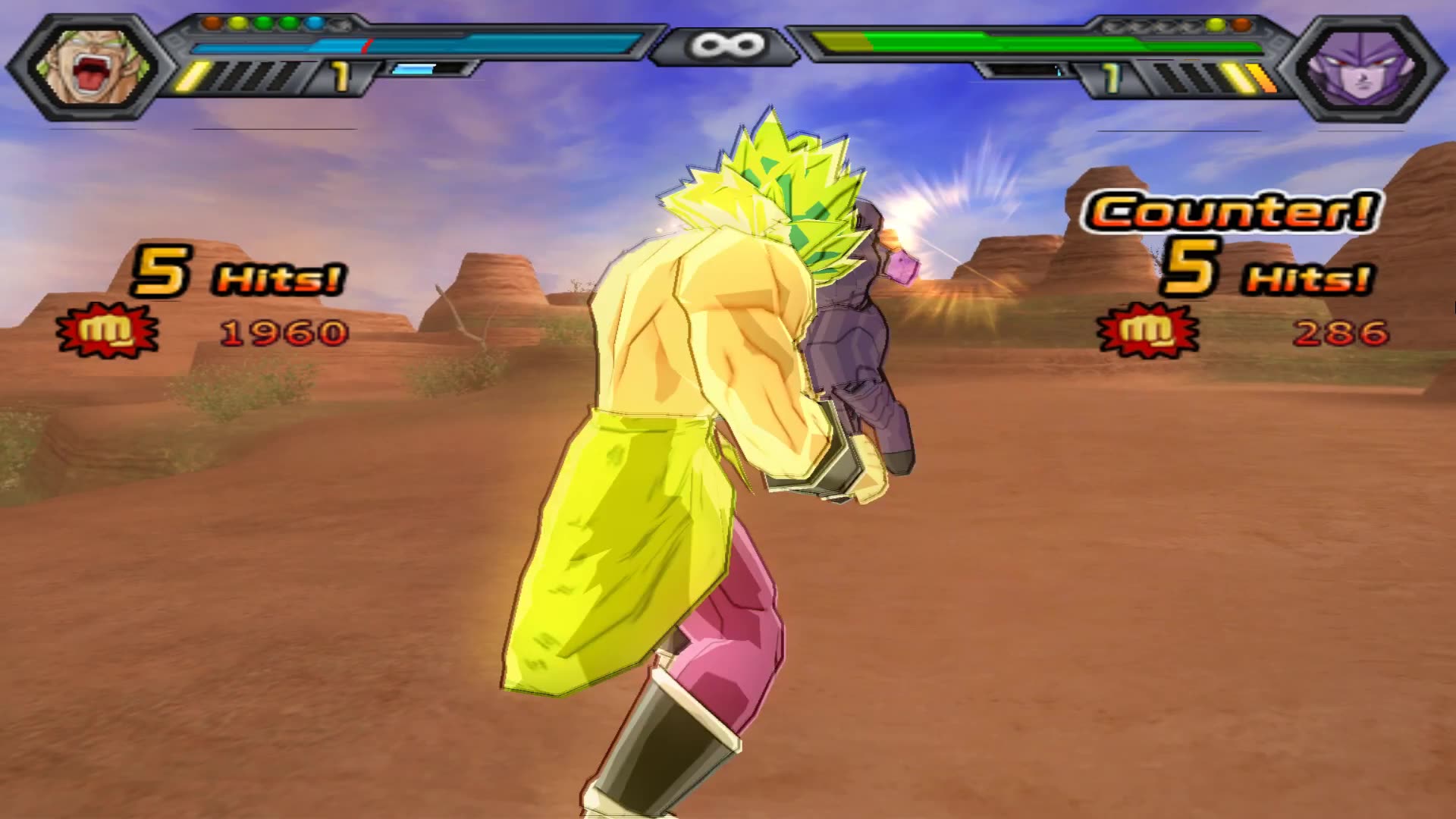Image resolution: width=1456 pixels, height=819 pixels.
Task: Toggle the yellow orb on Hit's status bar
Action: [1214, 27]
